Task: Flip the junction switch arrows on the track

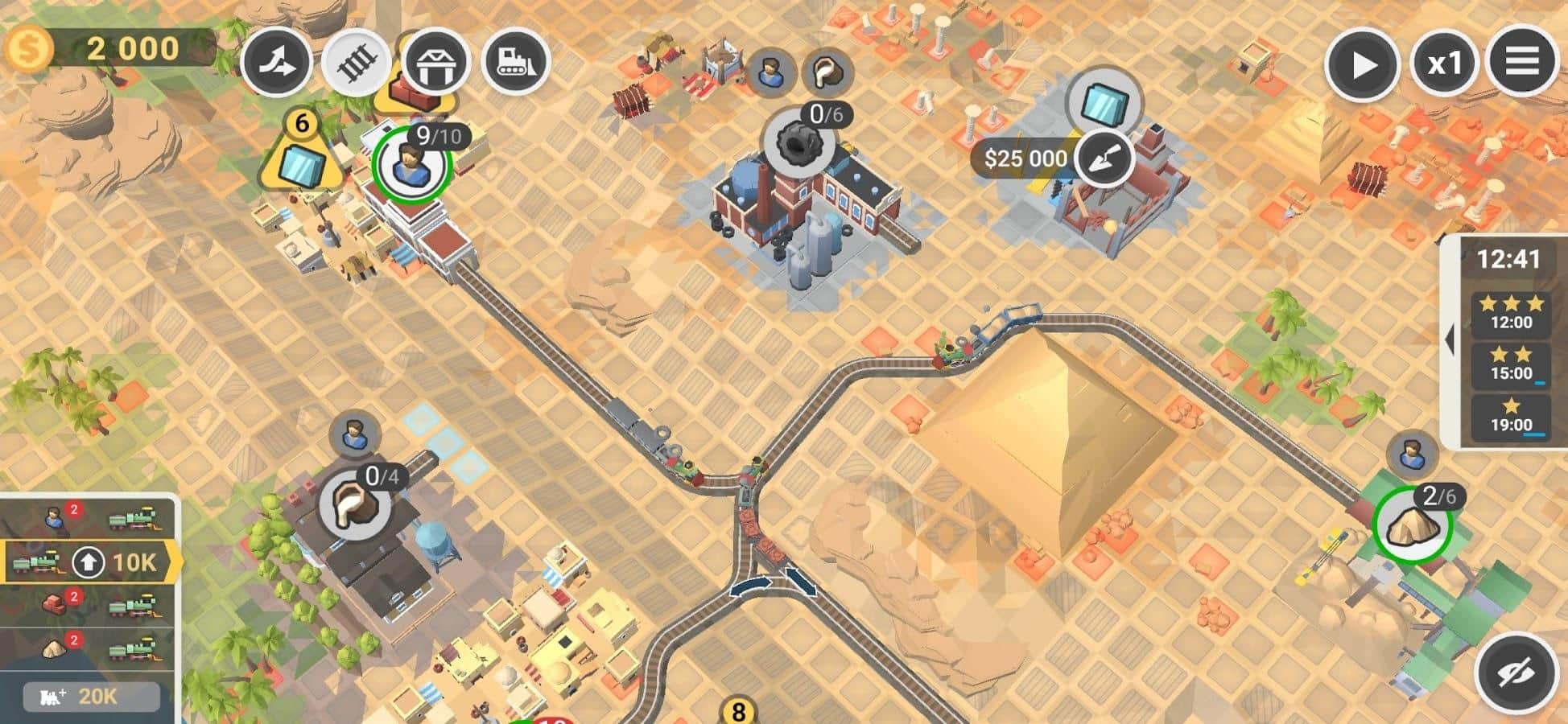Action: pyautogui.click(x=774, y=583)
